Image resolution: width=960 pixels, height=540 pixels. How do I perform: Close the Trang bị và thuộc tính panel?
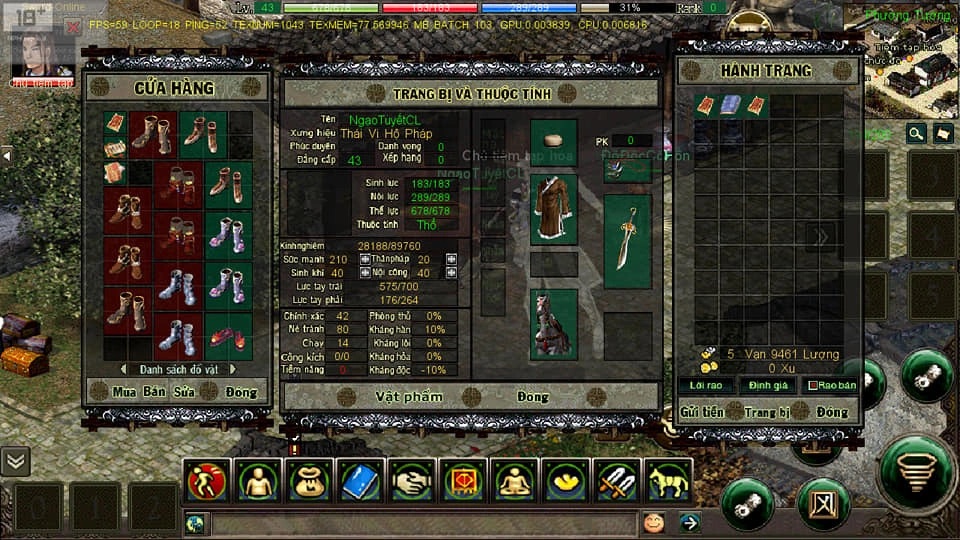coord(532,397)
